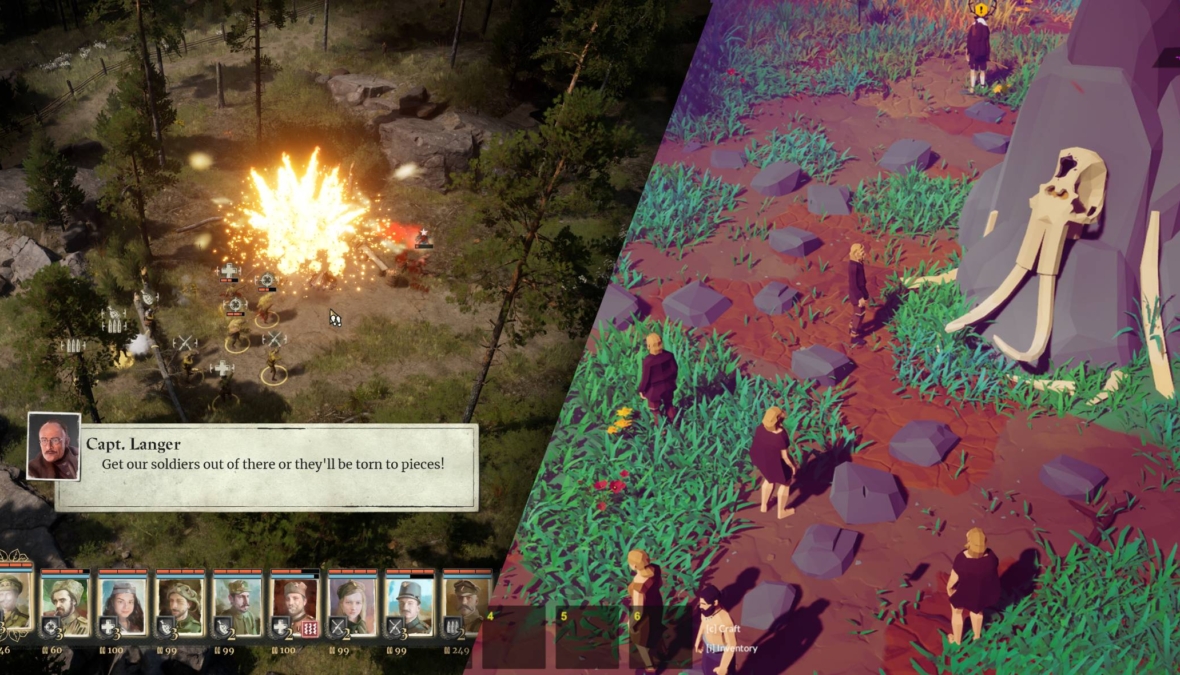Screen dimensions: 1180x675
Task: Choose the soldier wearing a green turban
Action: click(x=180, y=601)
